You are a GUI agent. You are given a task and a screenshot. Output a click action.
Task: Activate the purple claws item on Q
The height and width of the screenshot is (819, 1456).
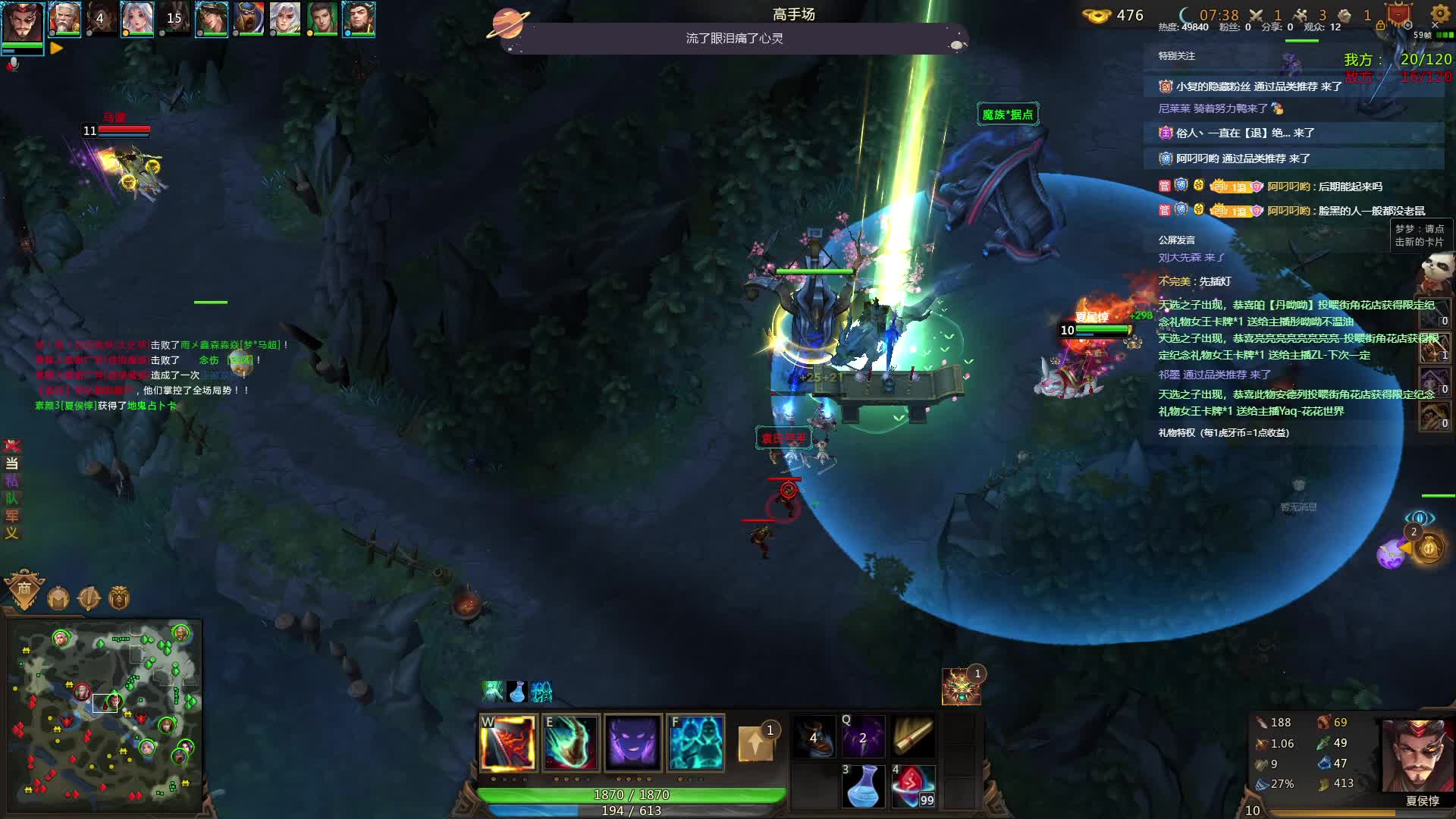pos(863,736)
